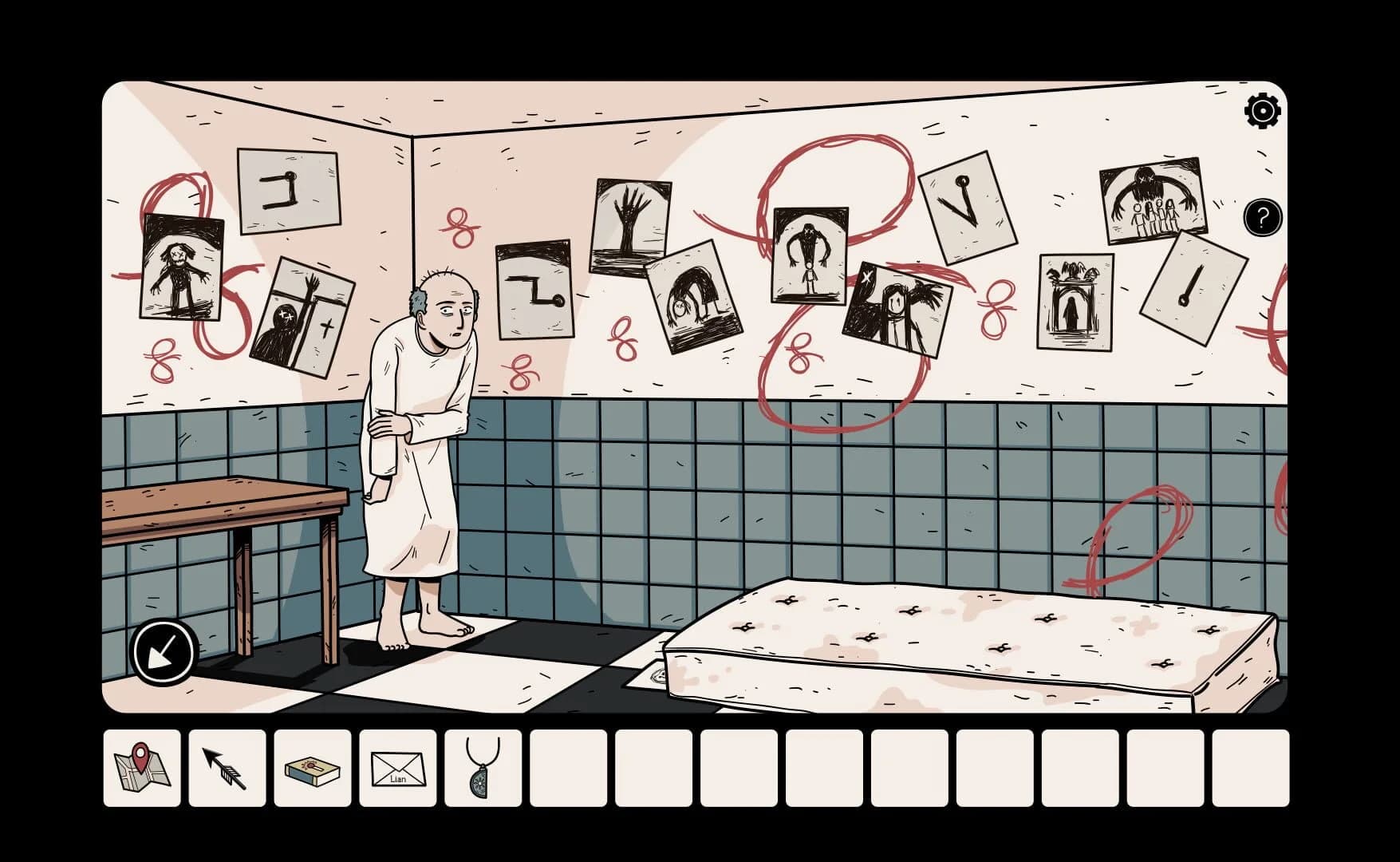Open the question mark help hint
This screenshot has height=862, width=1400.
1262,219
